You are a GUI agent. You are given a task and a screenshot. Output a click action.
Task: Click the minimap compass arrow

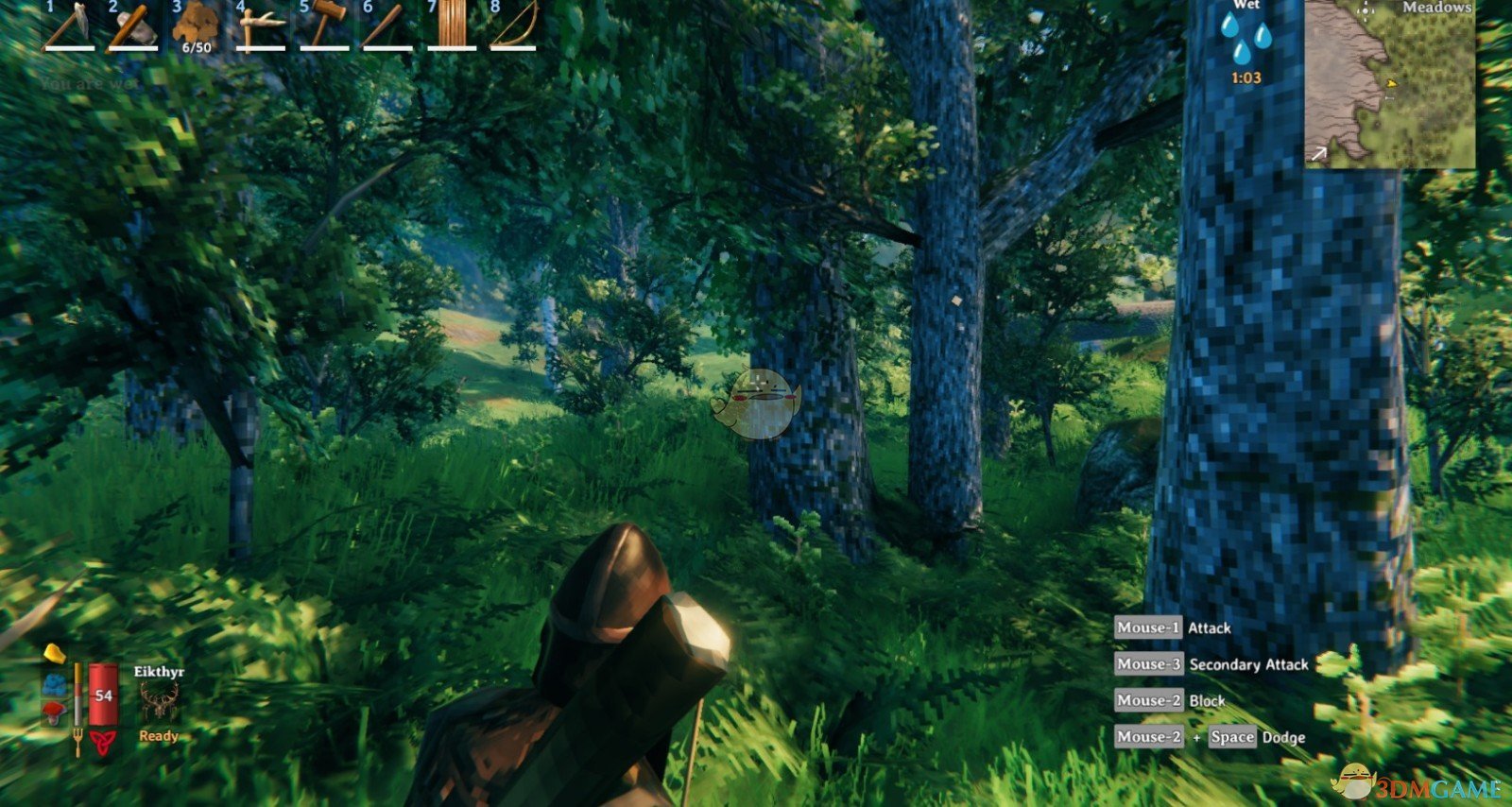tap(1319, 154)
